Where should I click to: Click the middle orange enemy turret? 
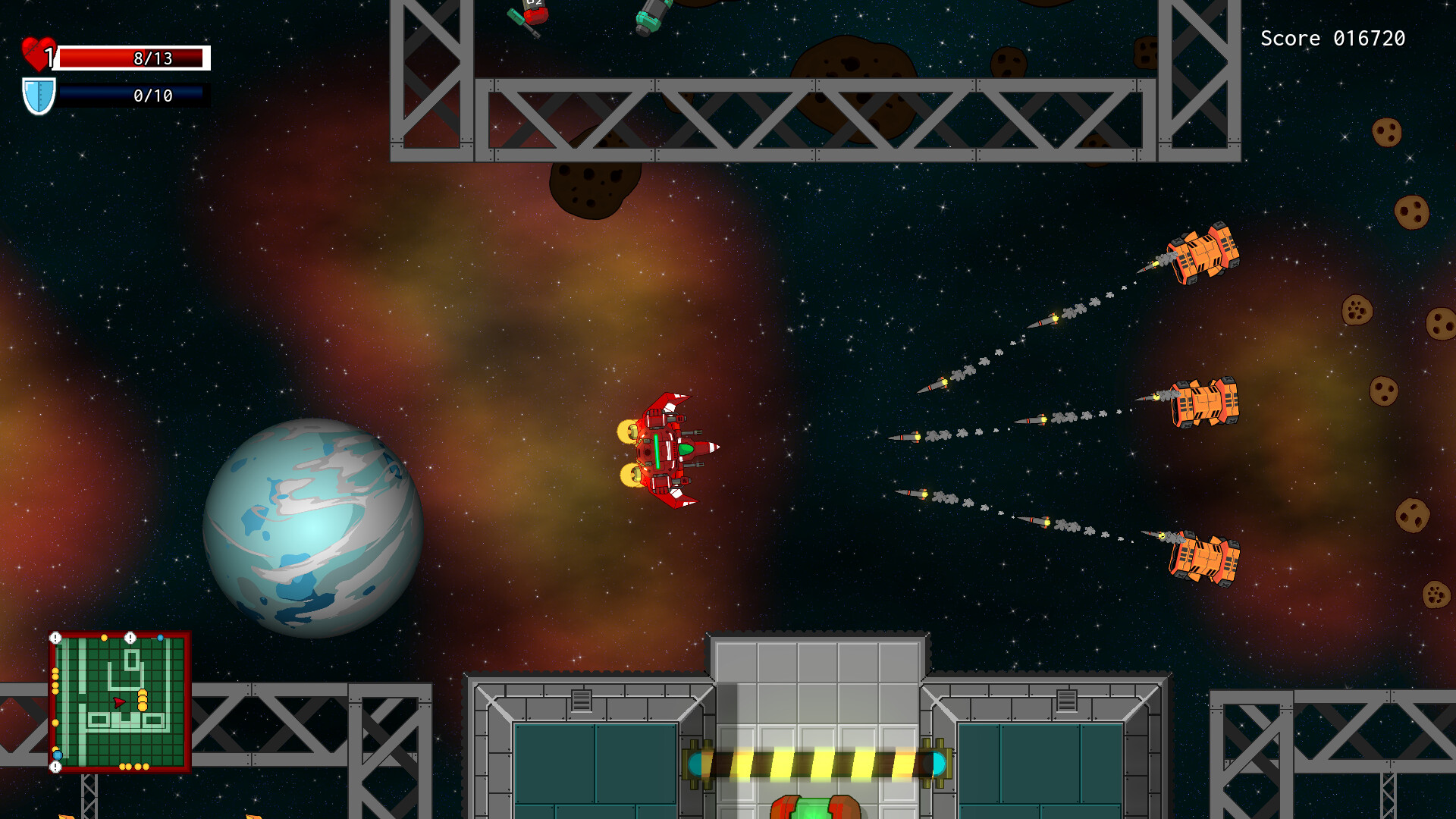[x=1206, y=402]
